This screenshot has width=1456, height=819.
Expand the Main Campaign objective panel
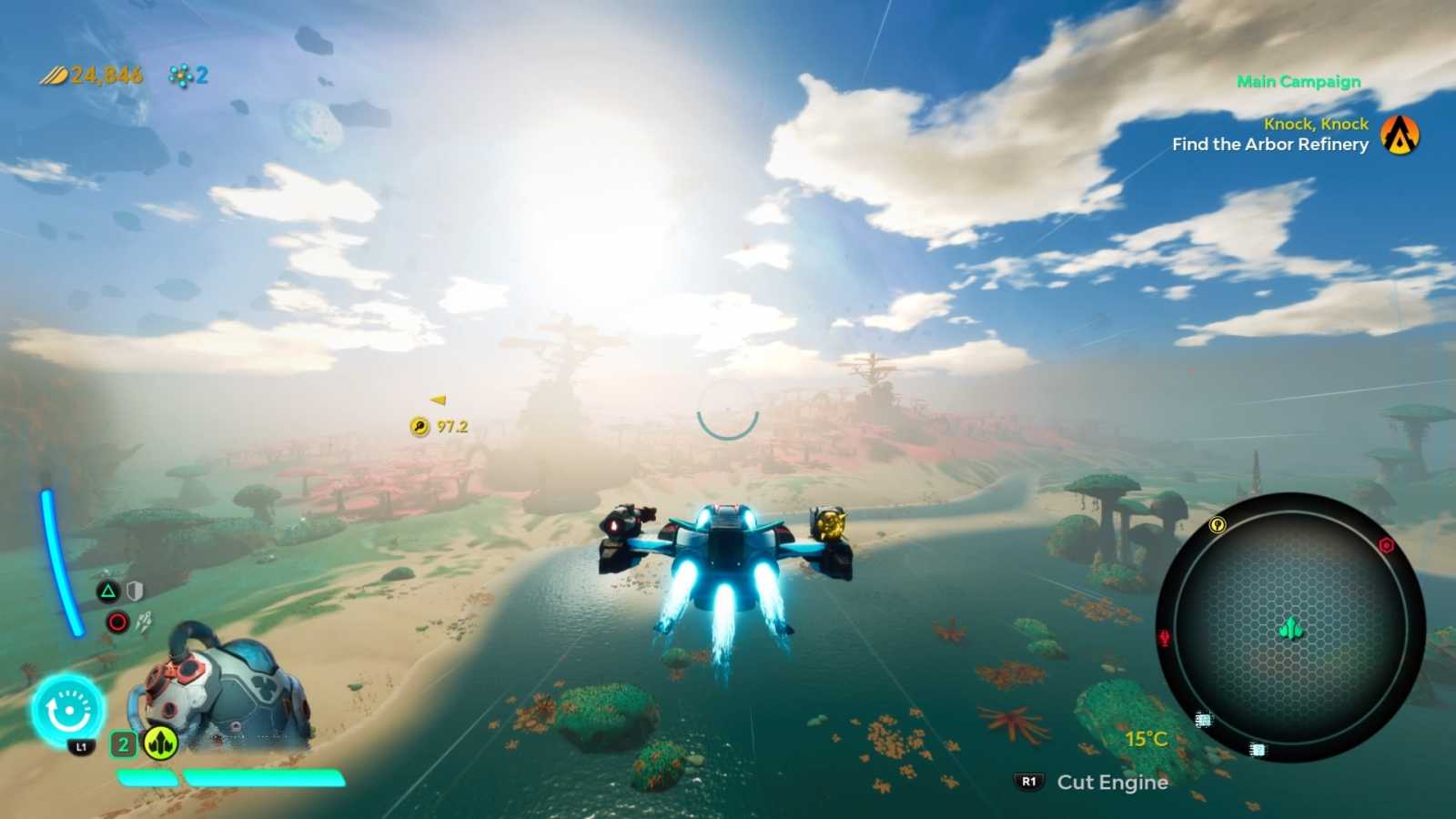point(1298,81)
